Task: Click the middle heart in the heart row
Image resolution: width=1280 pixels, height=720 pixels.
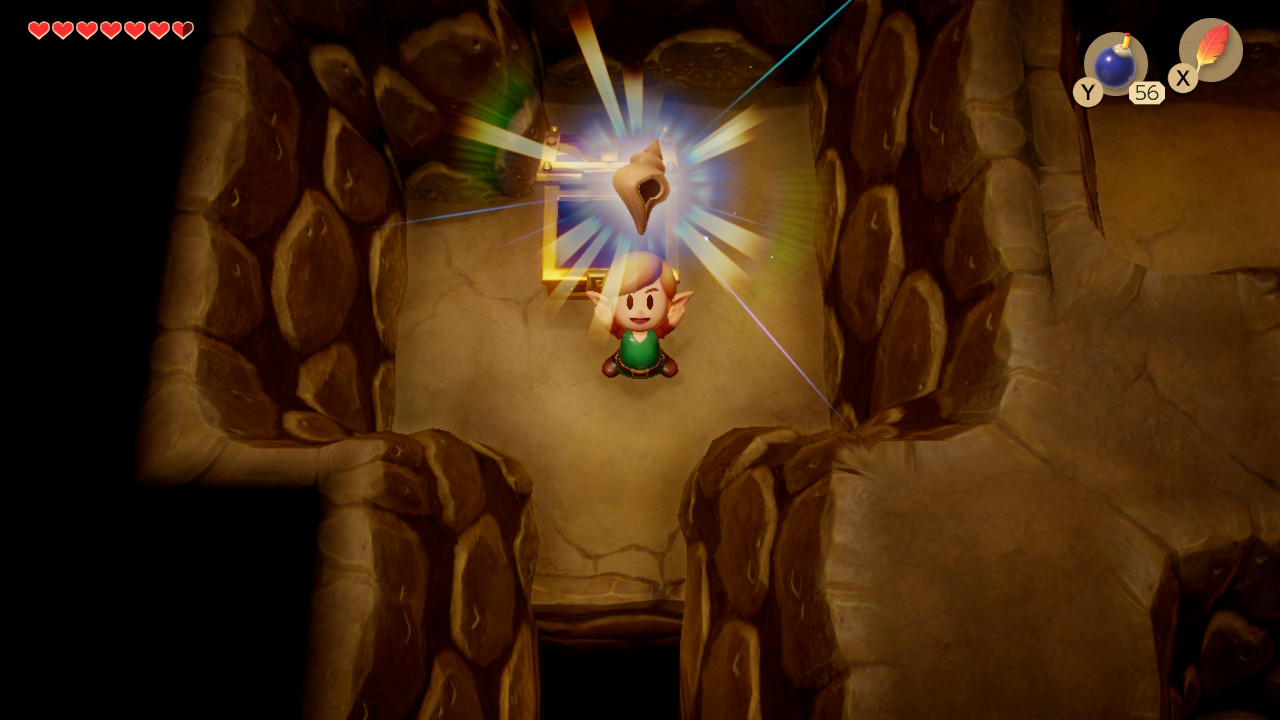Action: 112,29
